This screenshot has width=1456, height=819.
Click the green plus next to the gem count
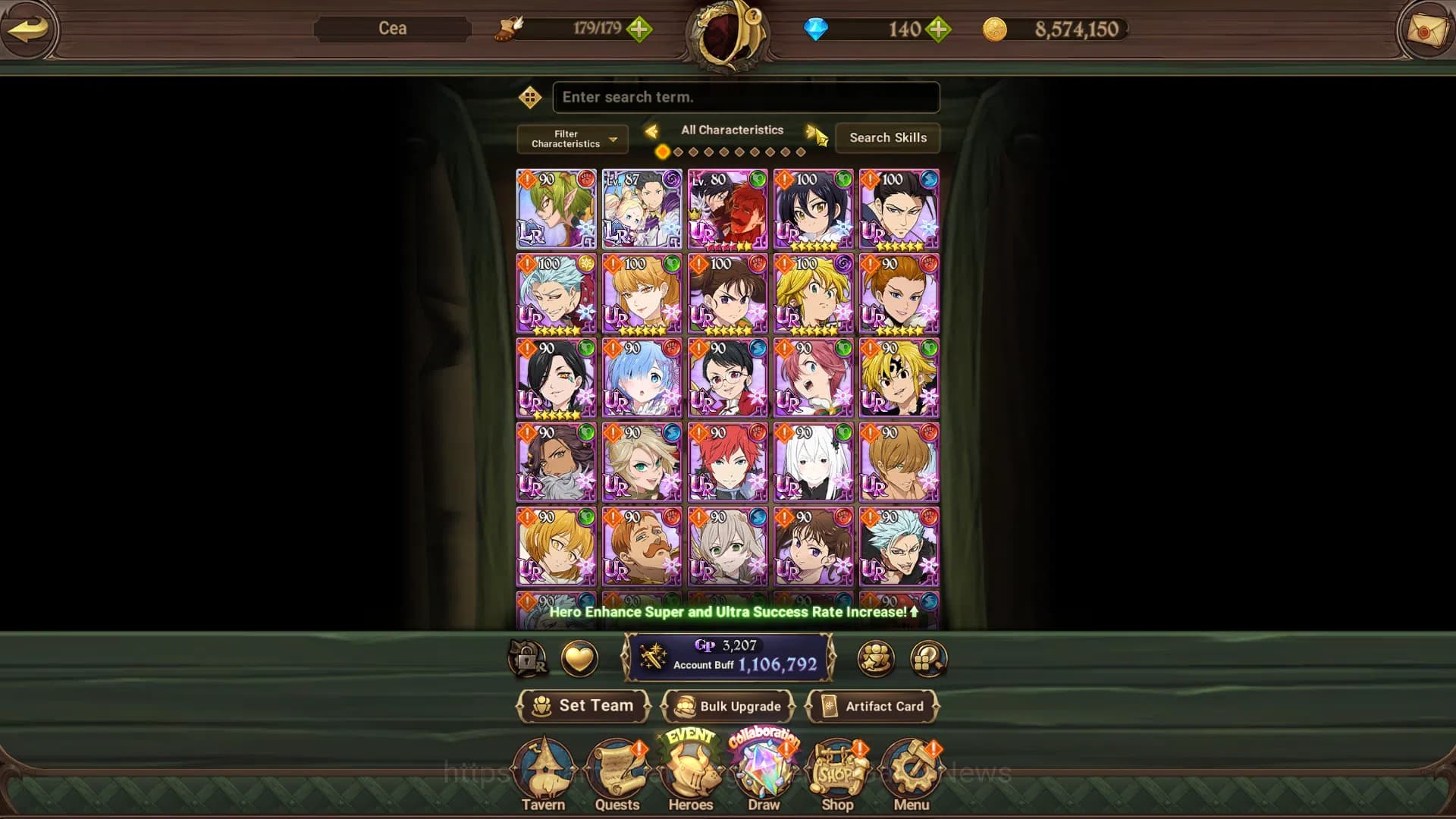click(939, 30)
